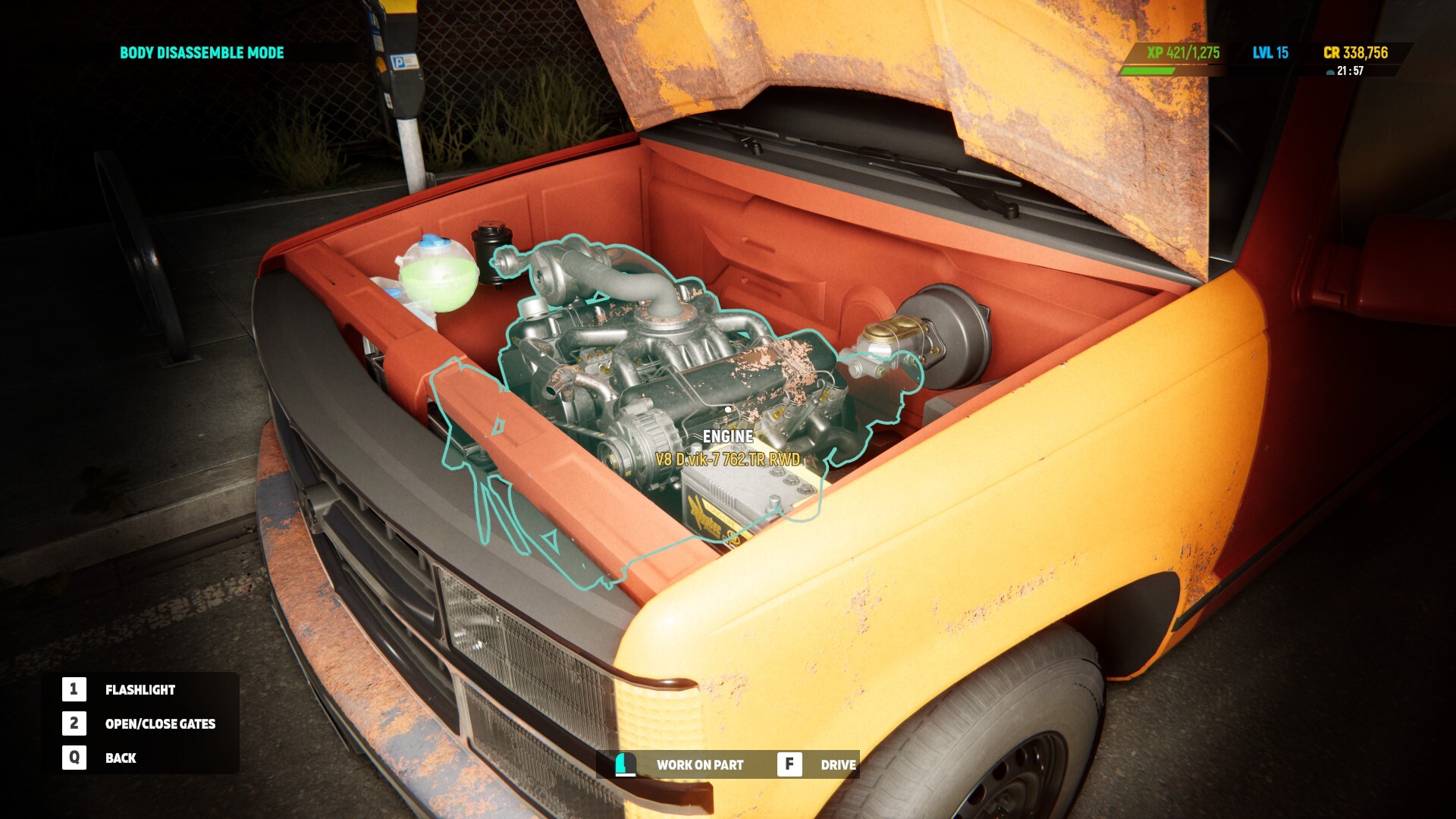Screen dimensions: 1456x819
Task: Click the WORK ON PART button
Action: click(699, 765)
